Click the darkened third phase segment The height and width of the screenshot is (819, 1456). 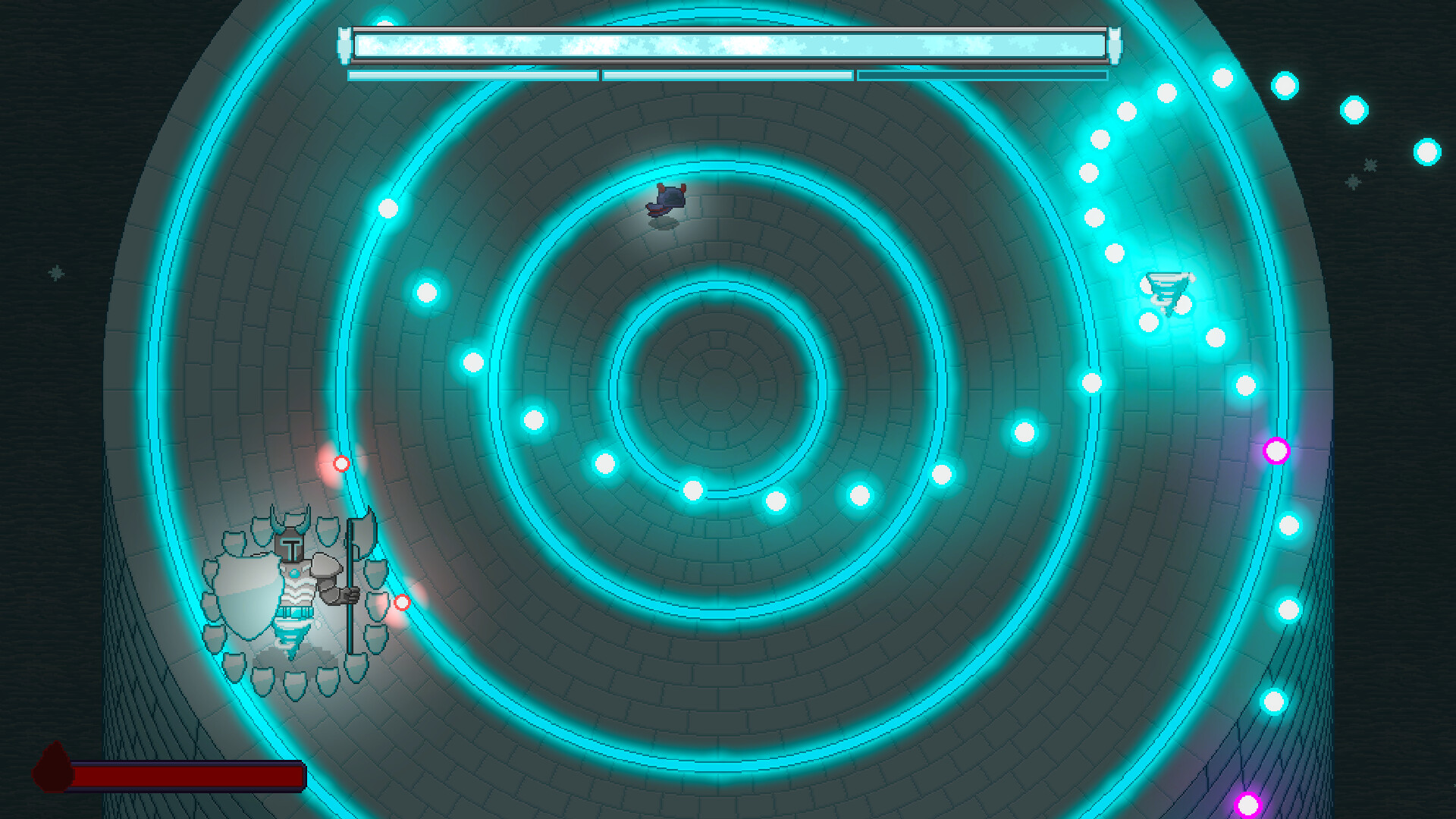coord(982,76)
